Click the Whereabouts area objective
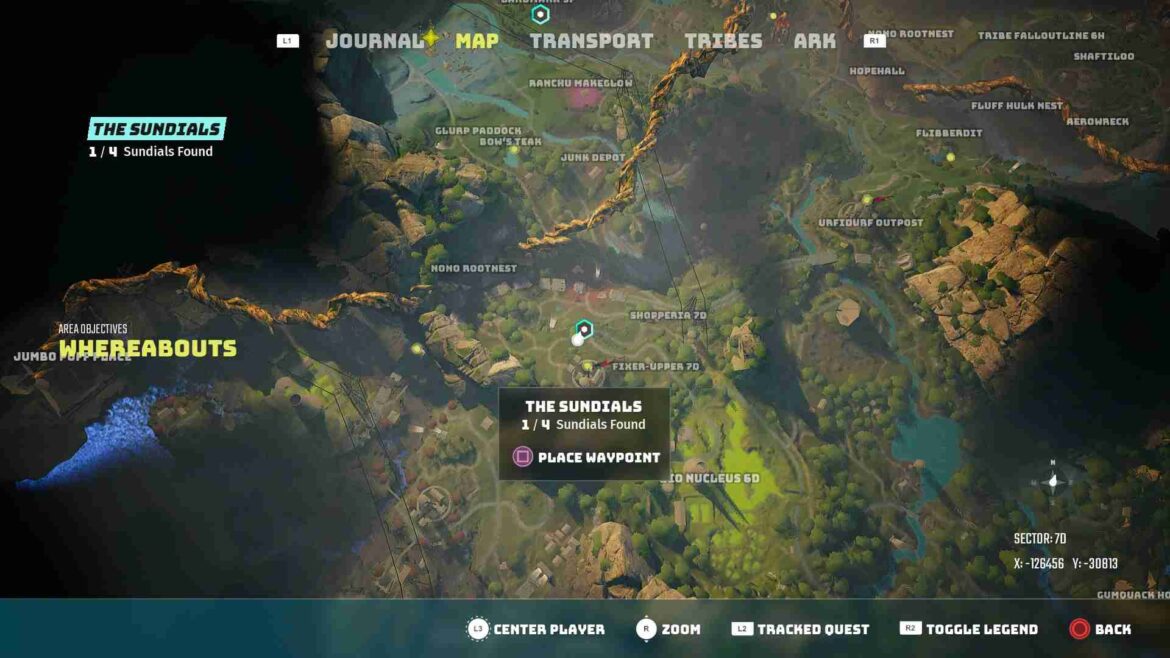 coord(148,348)
